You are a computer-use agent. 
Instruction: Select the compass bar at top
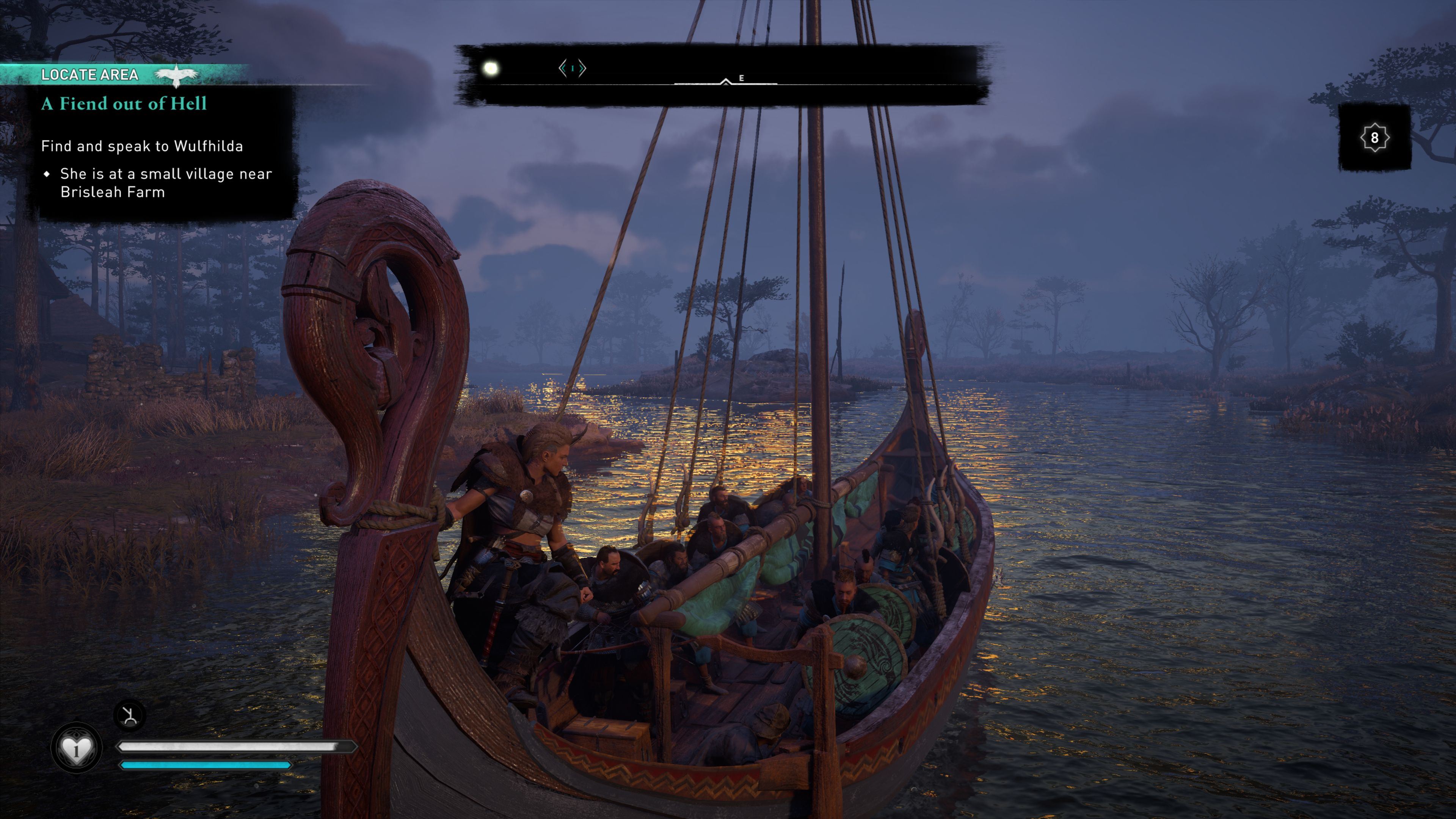723,75
